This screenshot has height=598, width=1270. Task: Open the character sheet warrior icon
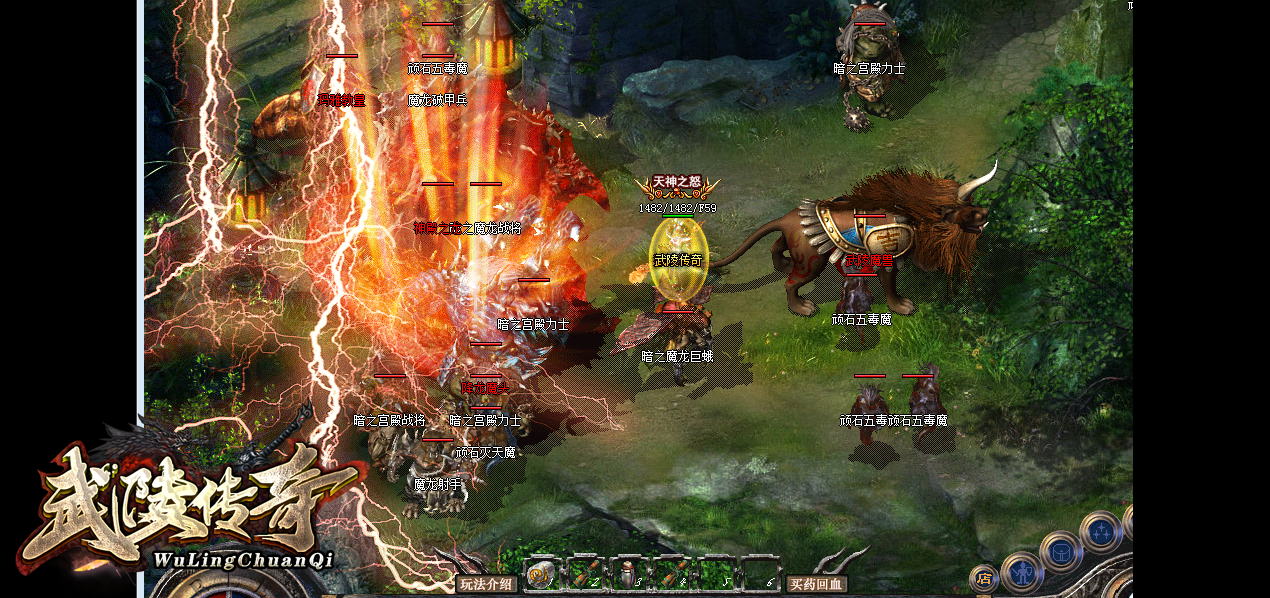[x=1022, y=572]
